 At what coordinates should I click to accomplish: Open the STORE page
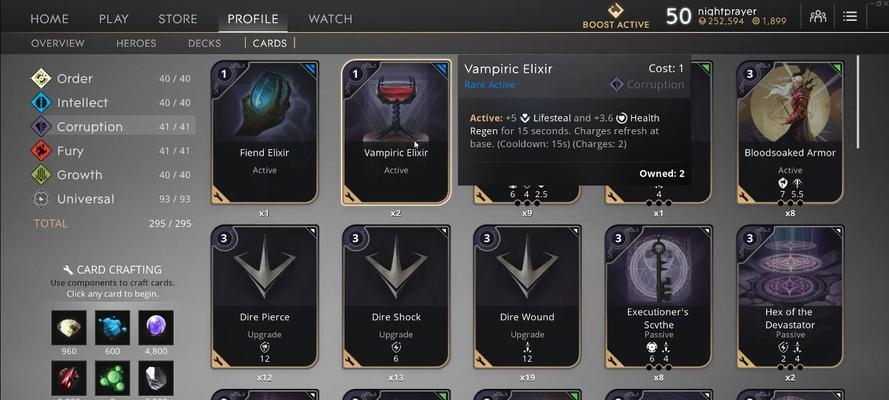(x=178, y=19)
